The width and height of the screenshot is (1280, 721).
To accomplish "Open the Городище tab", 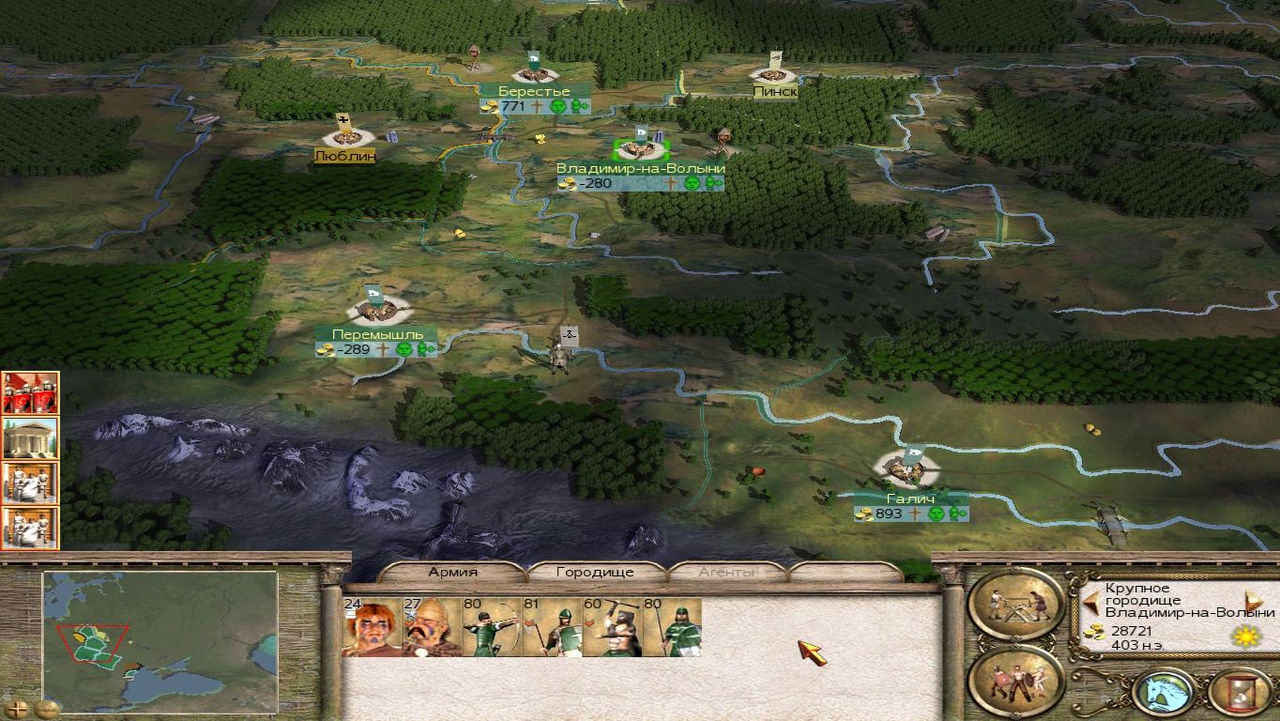I will pos(595,572).
